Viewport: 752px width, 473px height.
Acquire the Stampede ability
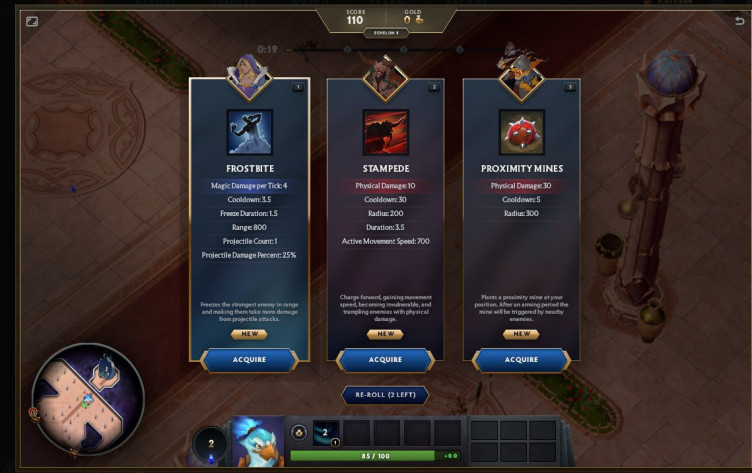385,360
